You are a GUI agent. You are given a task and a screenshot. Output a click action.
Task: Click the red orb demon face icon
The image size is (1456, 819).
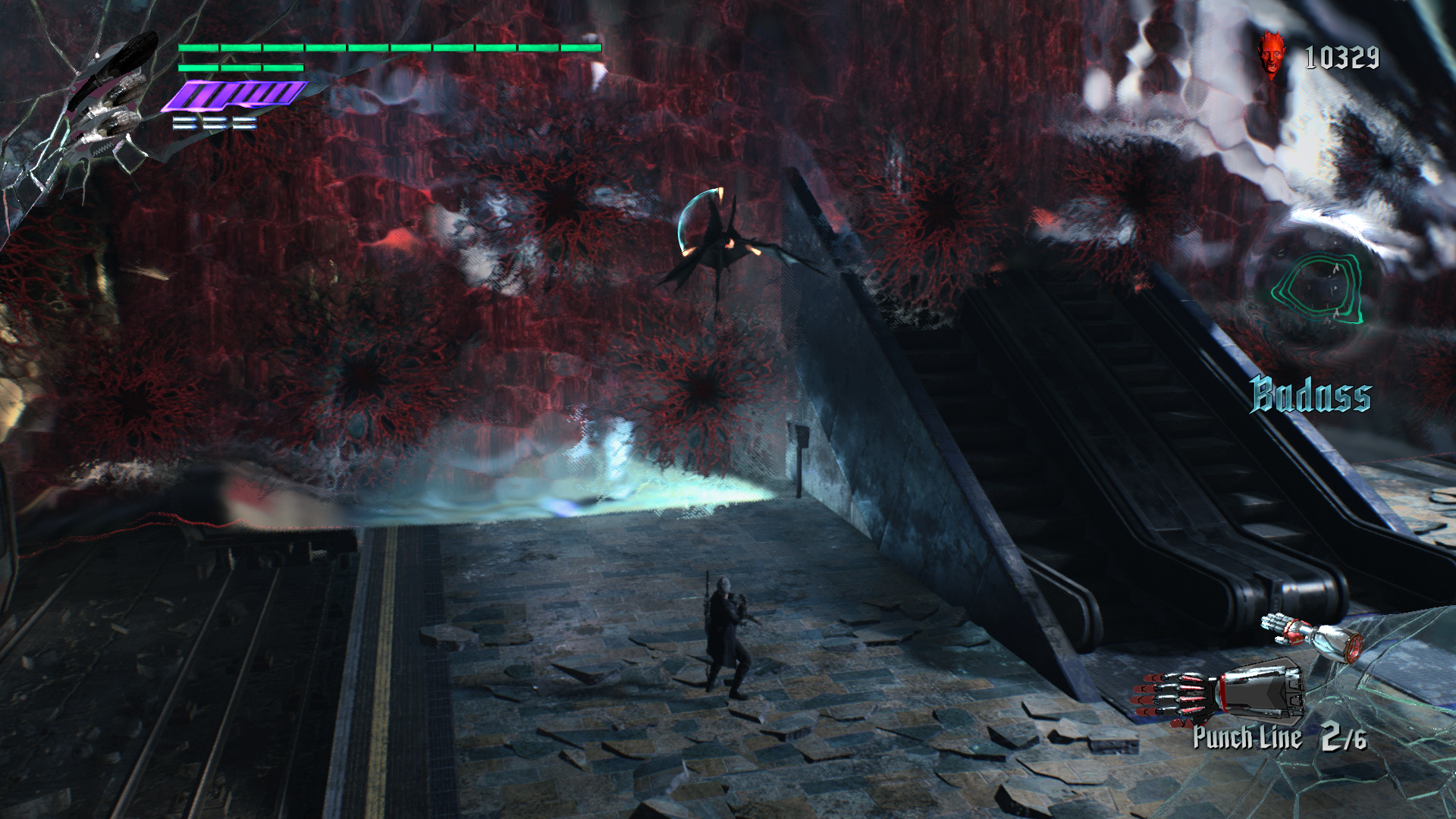coord(1272,55)
